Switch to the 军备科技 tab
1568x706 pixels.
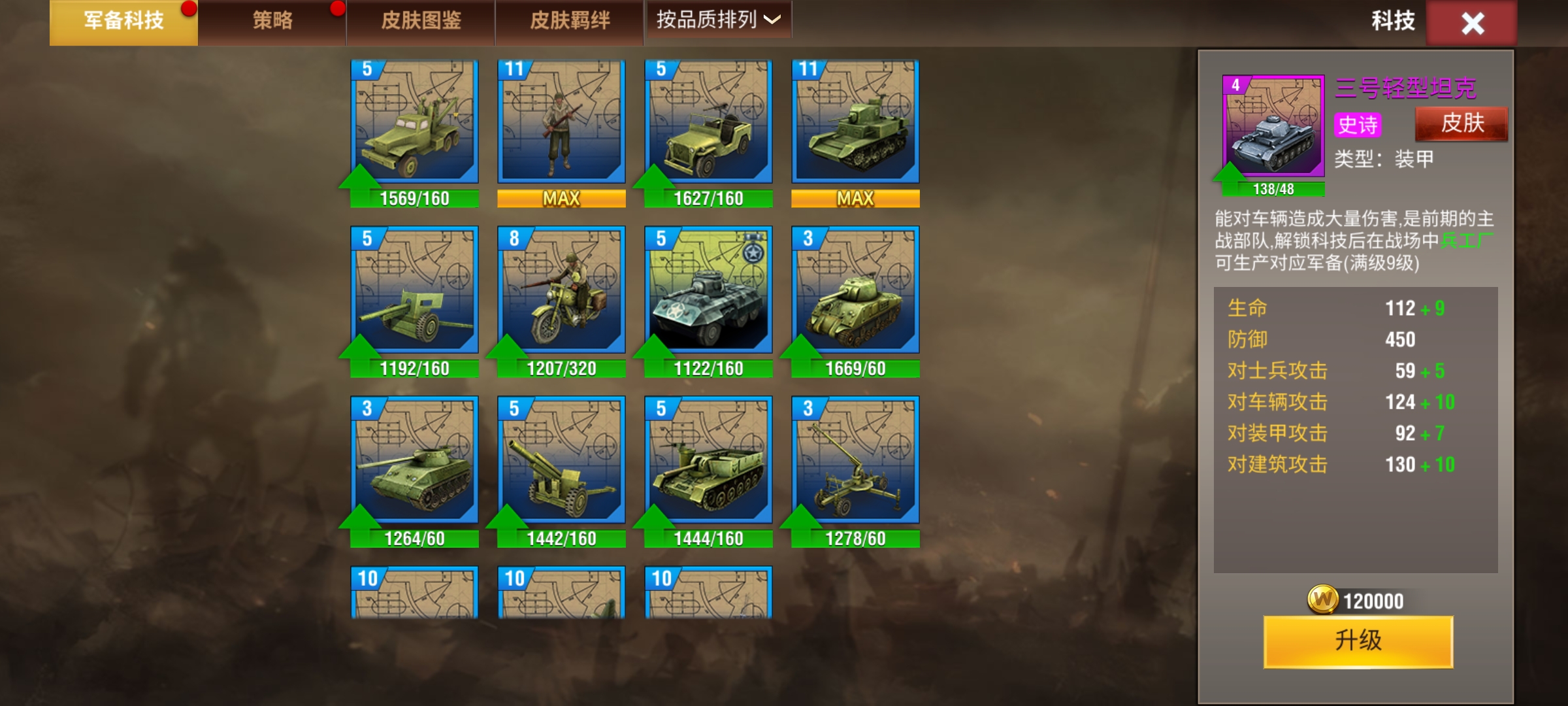123,22
